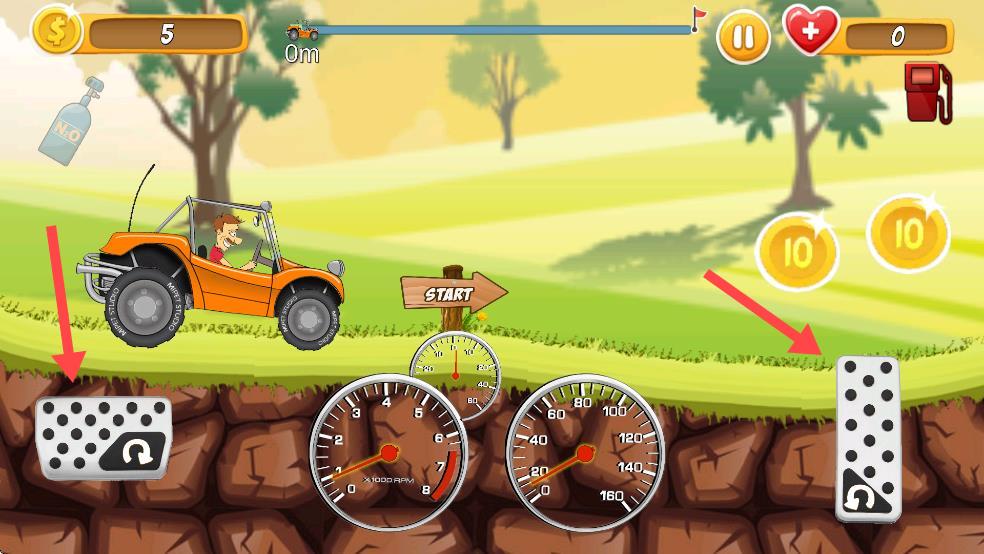Step on the gas pedal
The height and width of the screenshot is (554, 984).
click(x=867, y=437)
